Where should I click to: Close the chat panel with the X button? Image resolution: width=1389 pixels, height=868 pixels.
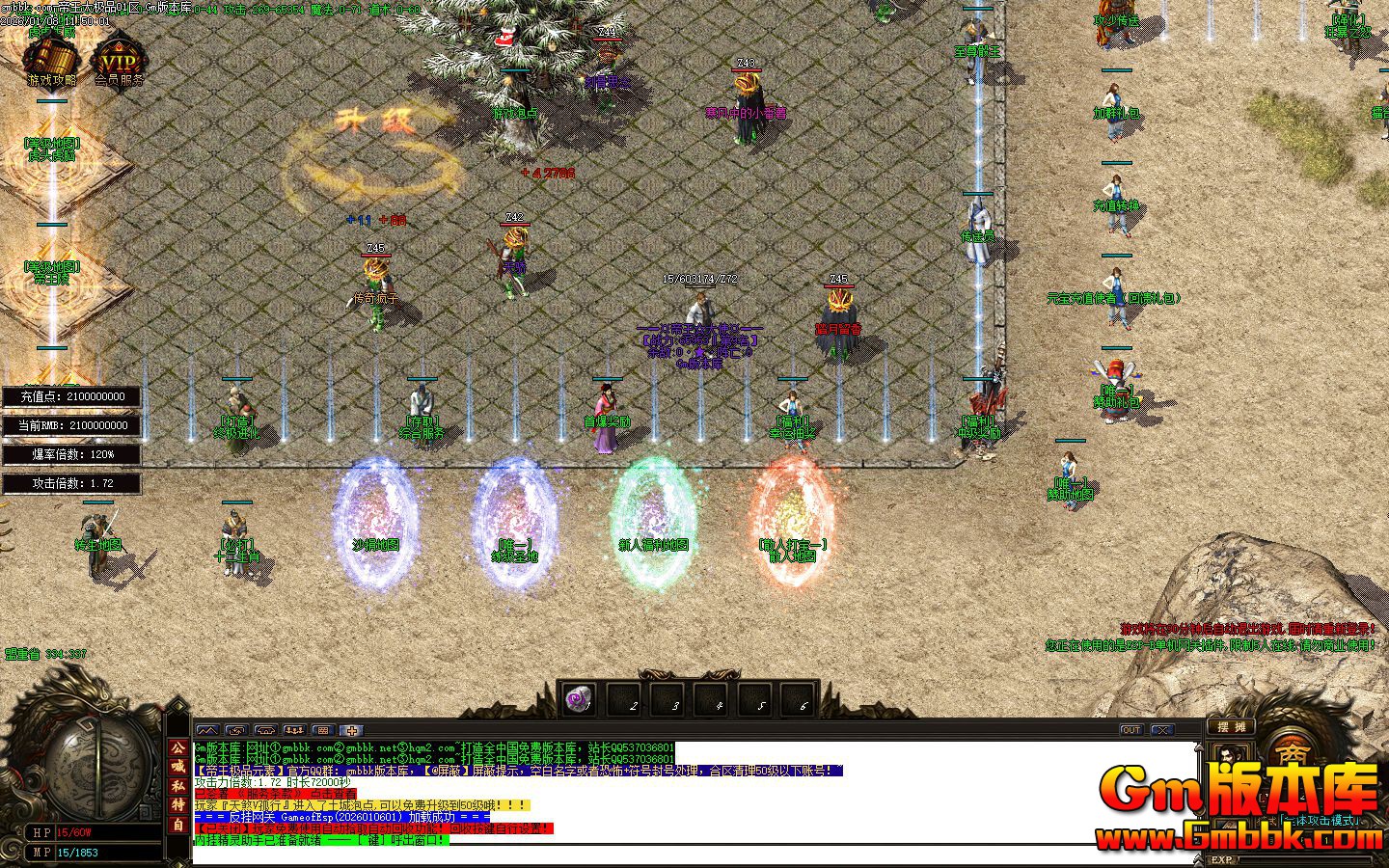1162,730
